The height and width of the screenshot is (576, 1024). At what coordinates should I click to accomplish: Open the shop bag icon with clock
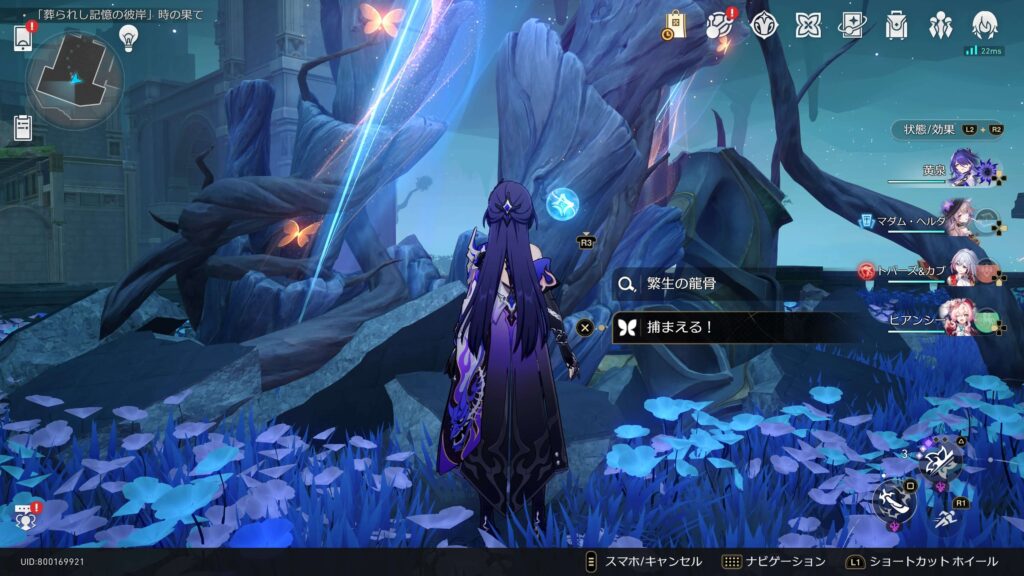coord(675,26)
